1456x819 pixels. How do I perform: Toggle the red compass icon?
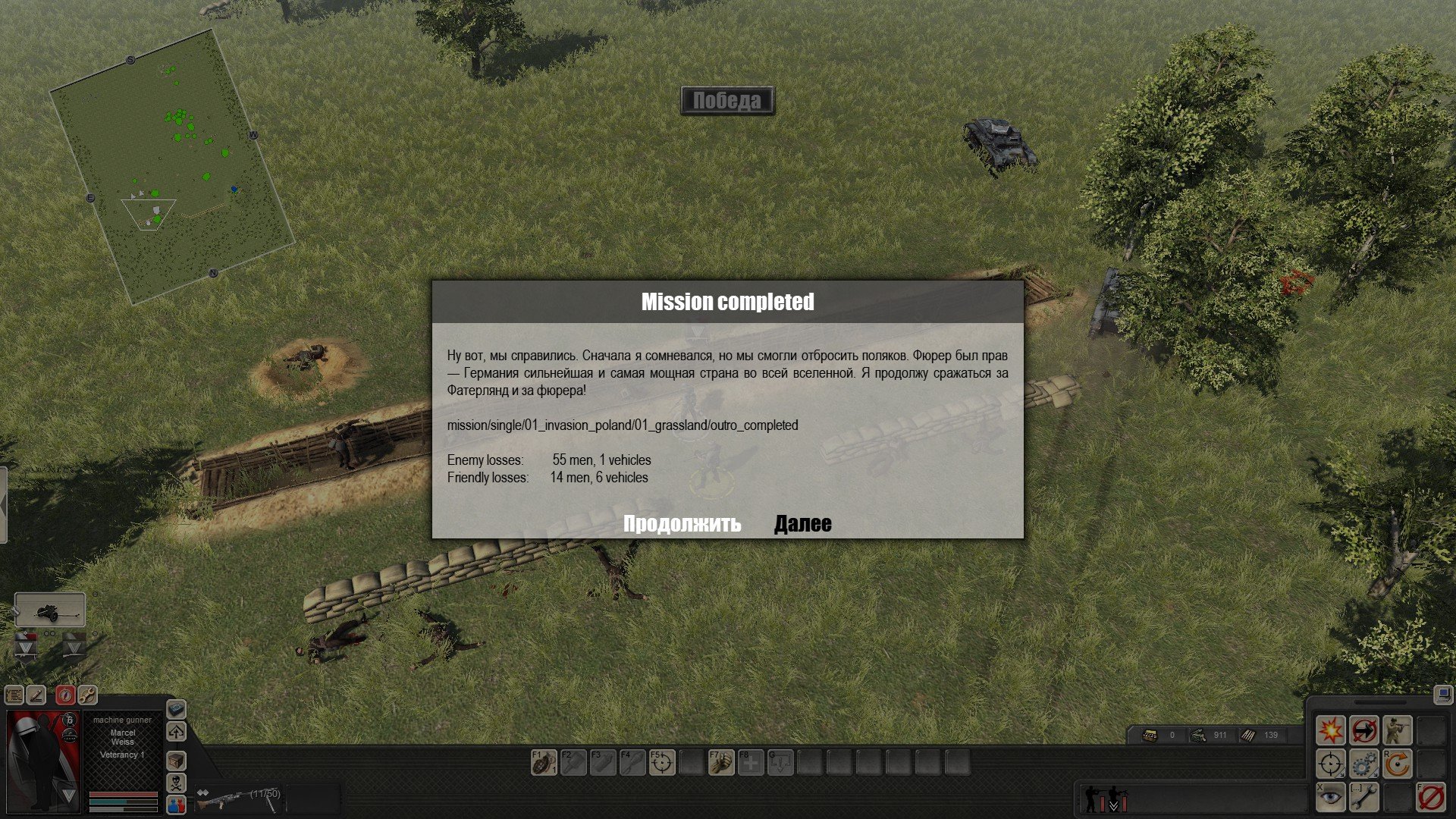click(65, 695)
